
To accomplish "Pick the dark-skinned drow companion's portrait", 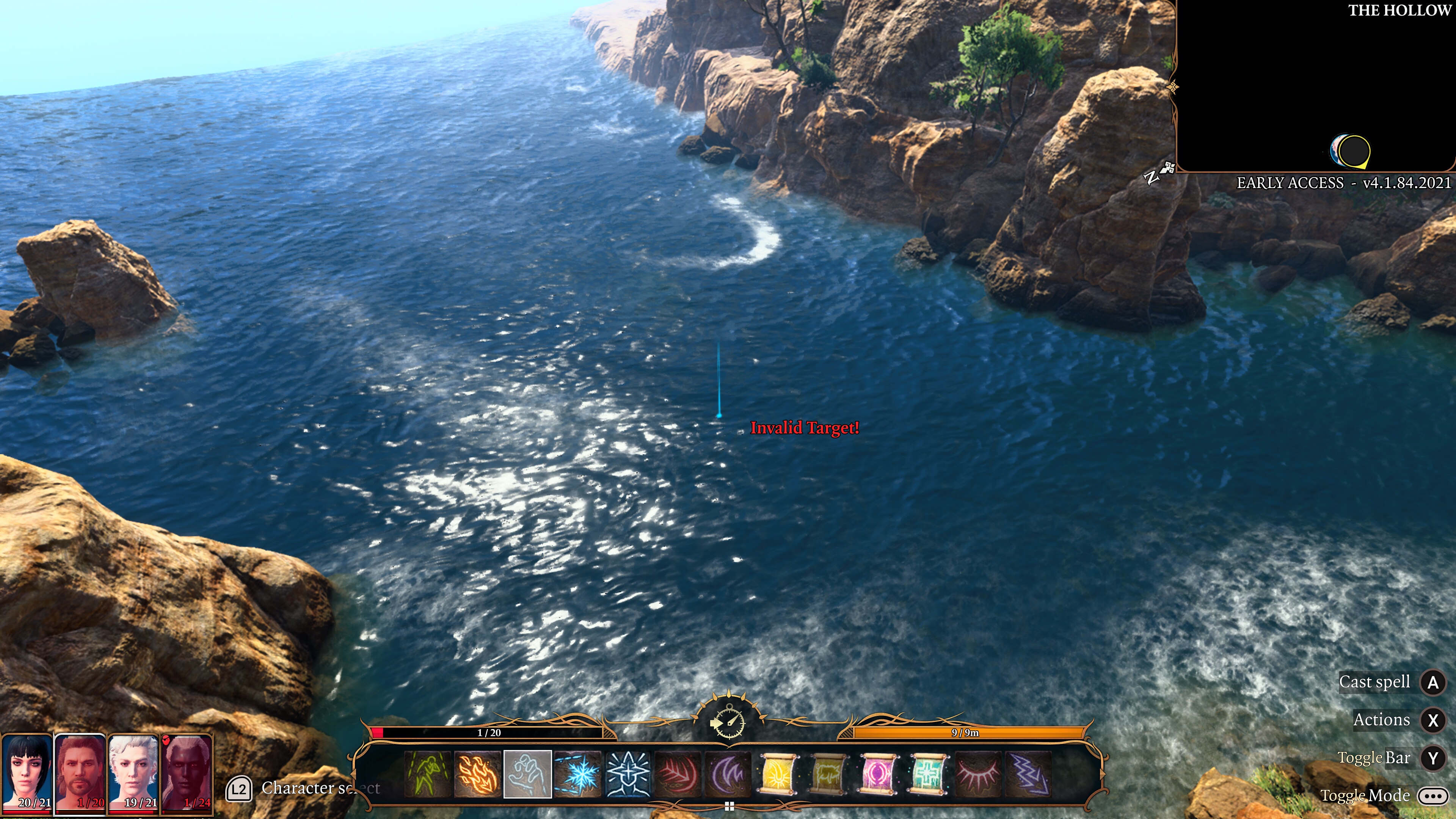I will coord(187,773).
